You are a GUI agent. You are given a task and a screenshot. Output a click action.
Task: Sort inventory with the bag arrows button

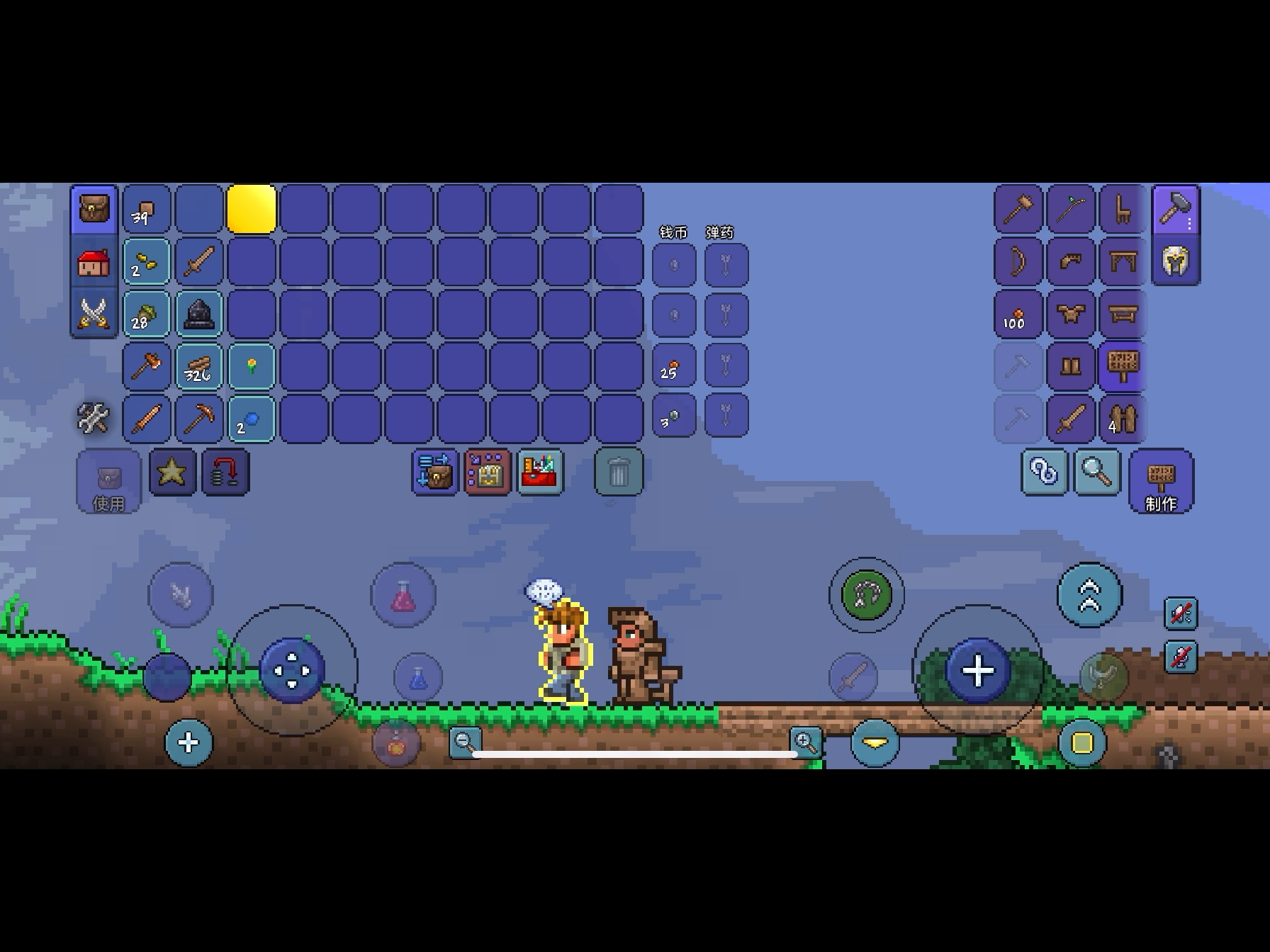point(434,472)
